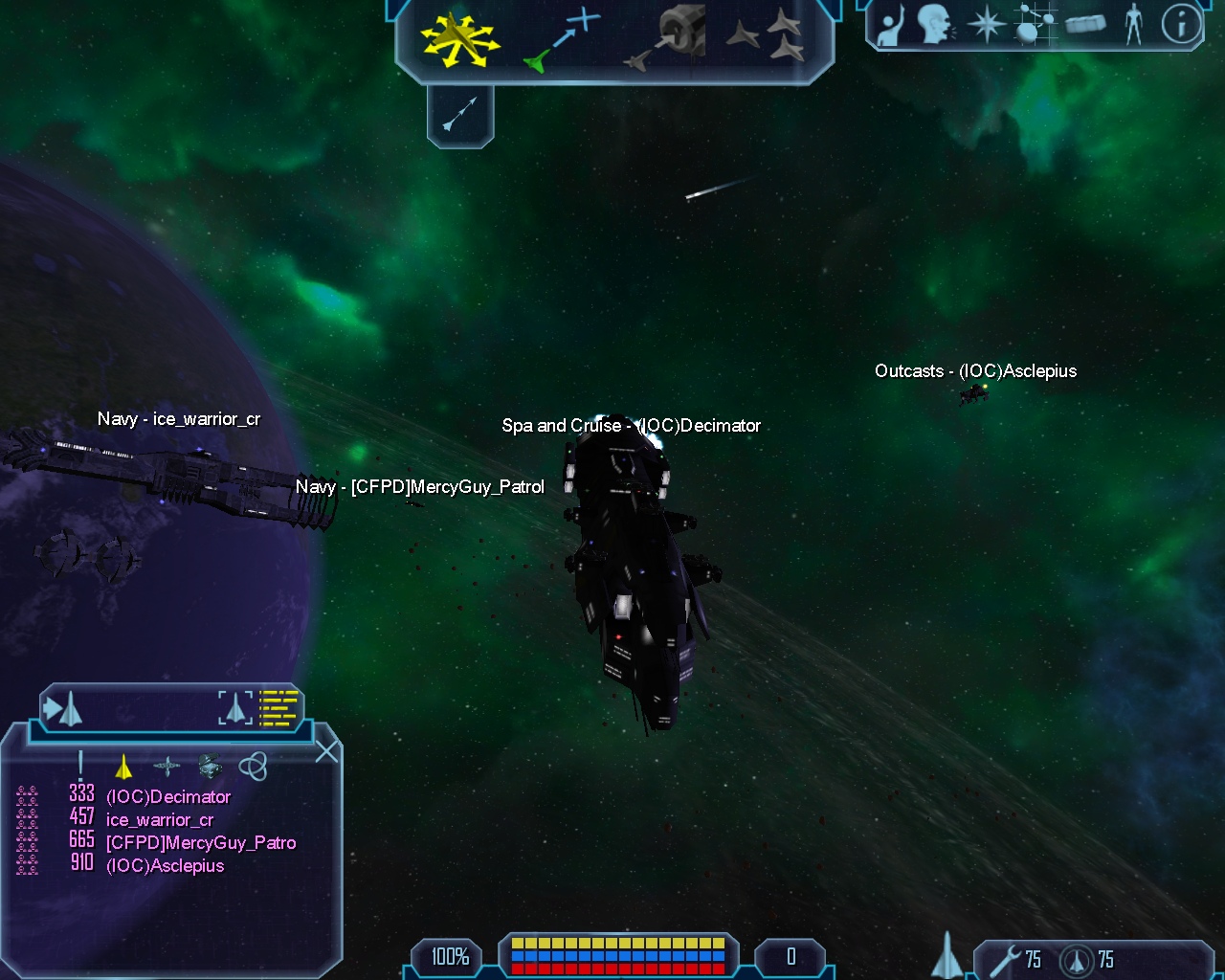The image size is (1225, 980).
Task: Choose the Join Formation icon
Action: pos(766,36)
